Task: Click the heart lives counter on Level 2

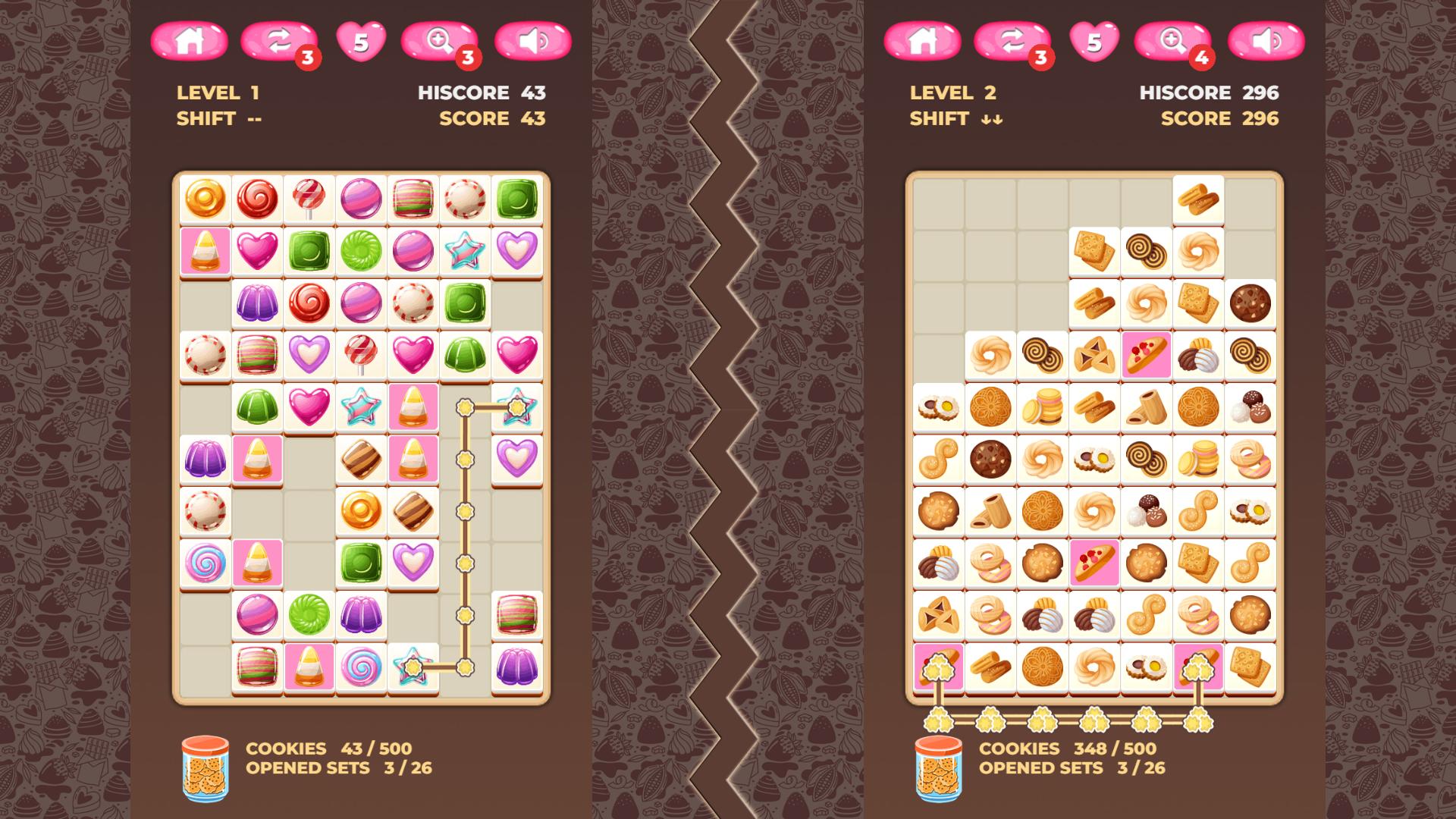Action: [x=1093, y=42]
